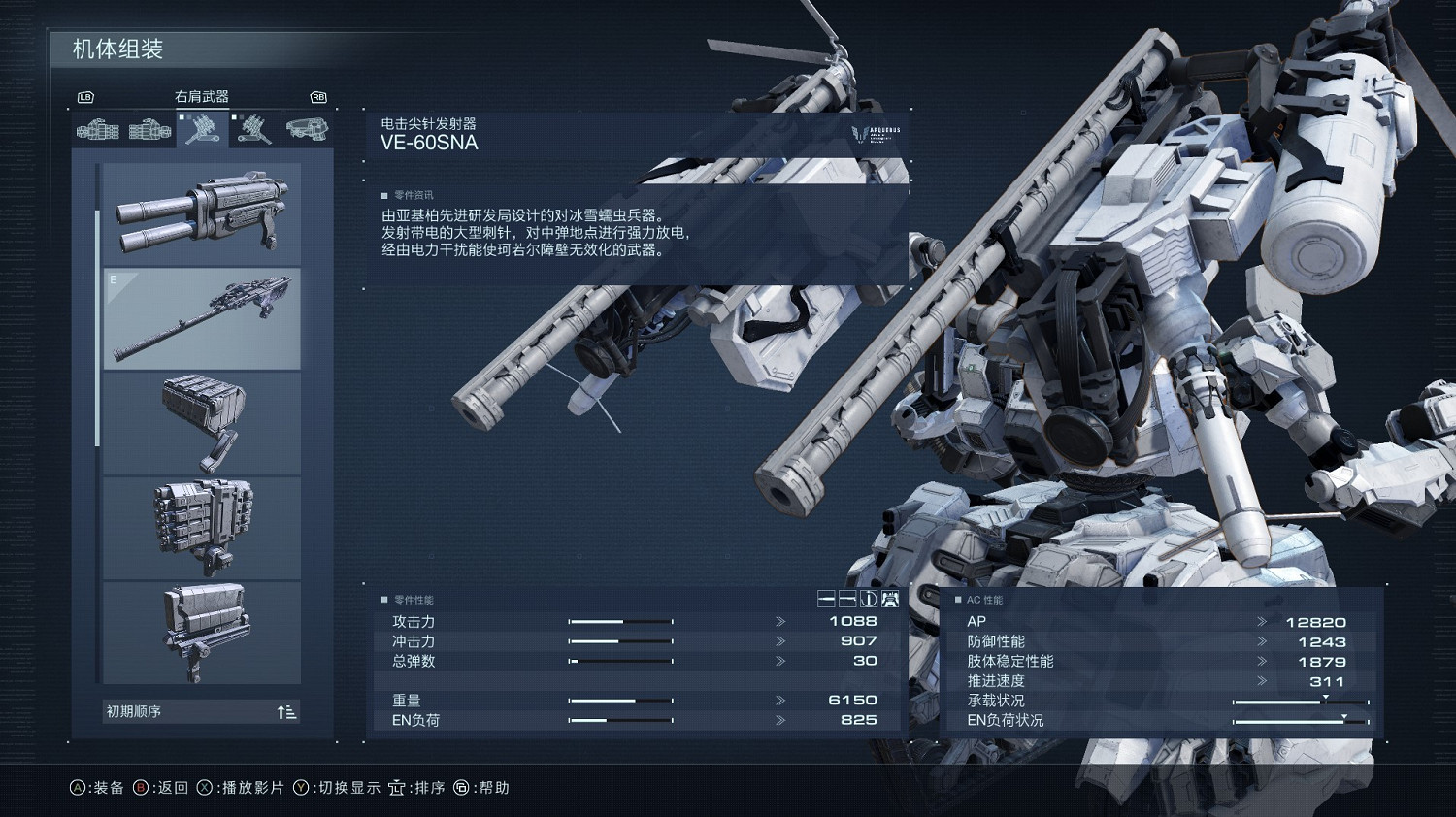Switch to the 右肩武器 tab header
This screenshot has height=817, width=1456.
(x=202, y=95)
